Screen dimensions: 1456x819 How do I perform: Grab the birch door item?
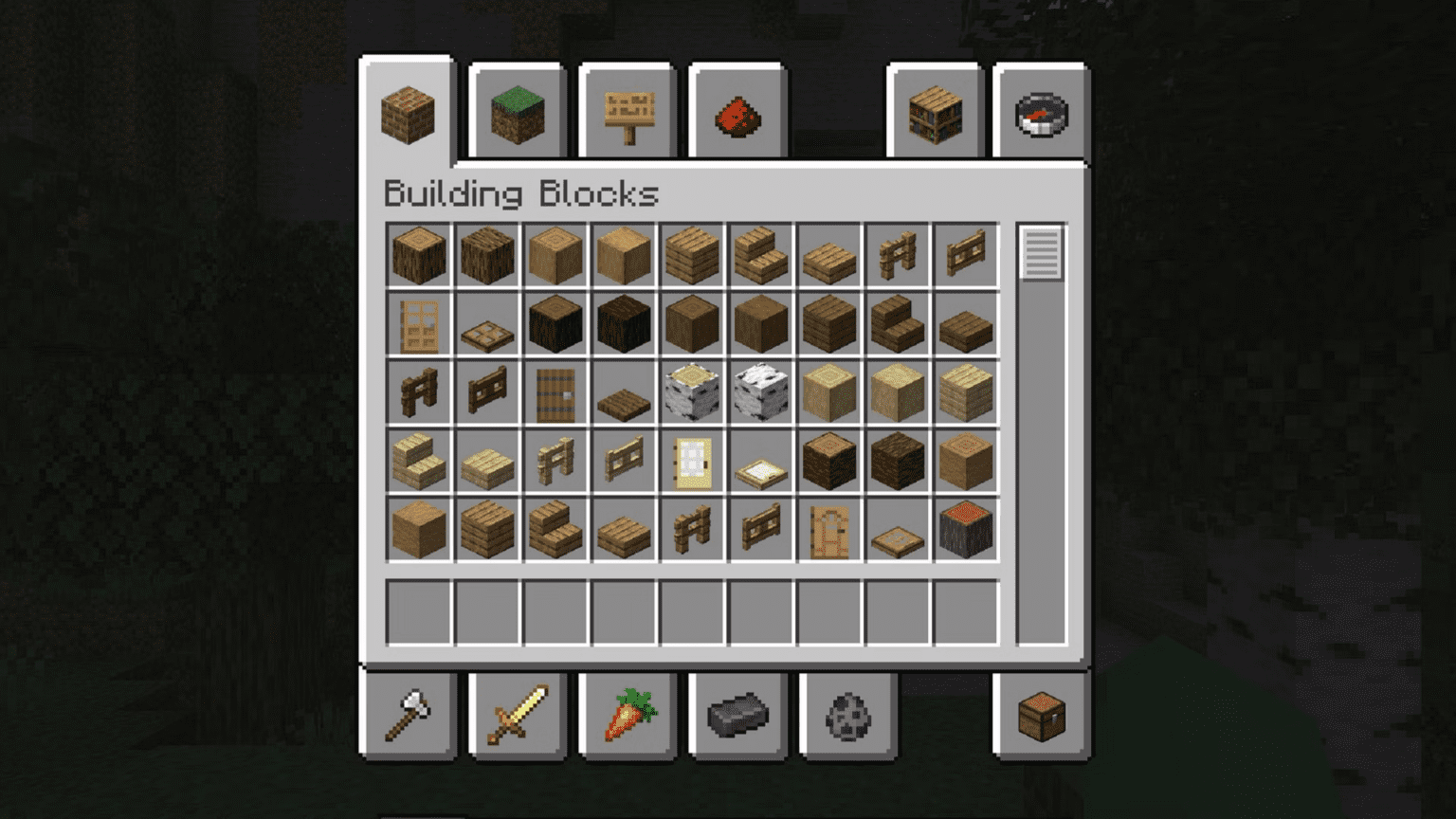tap(691, 461)
